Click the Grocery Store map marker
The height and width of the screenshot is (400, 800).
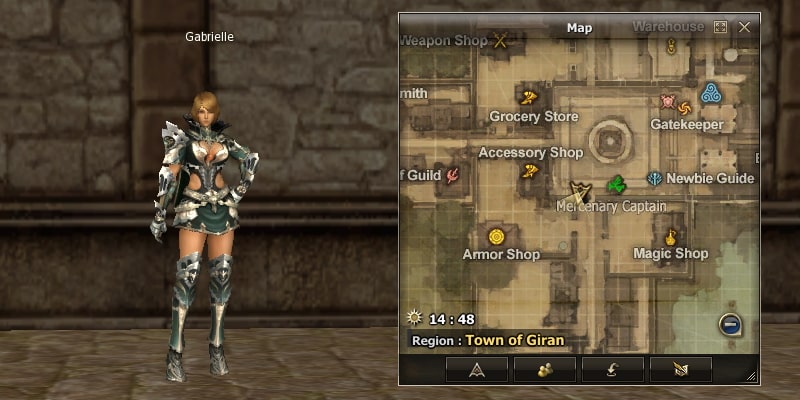(529, 97)
